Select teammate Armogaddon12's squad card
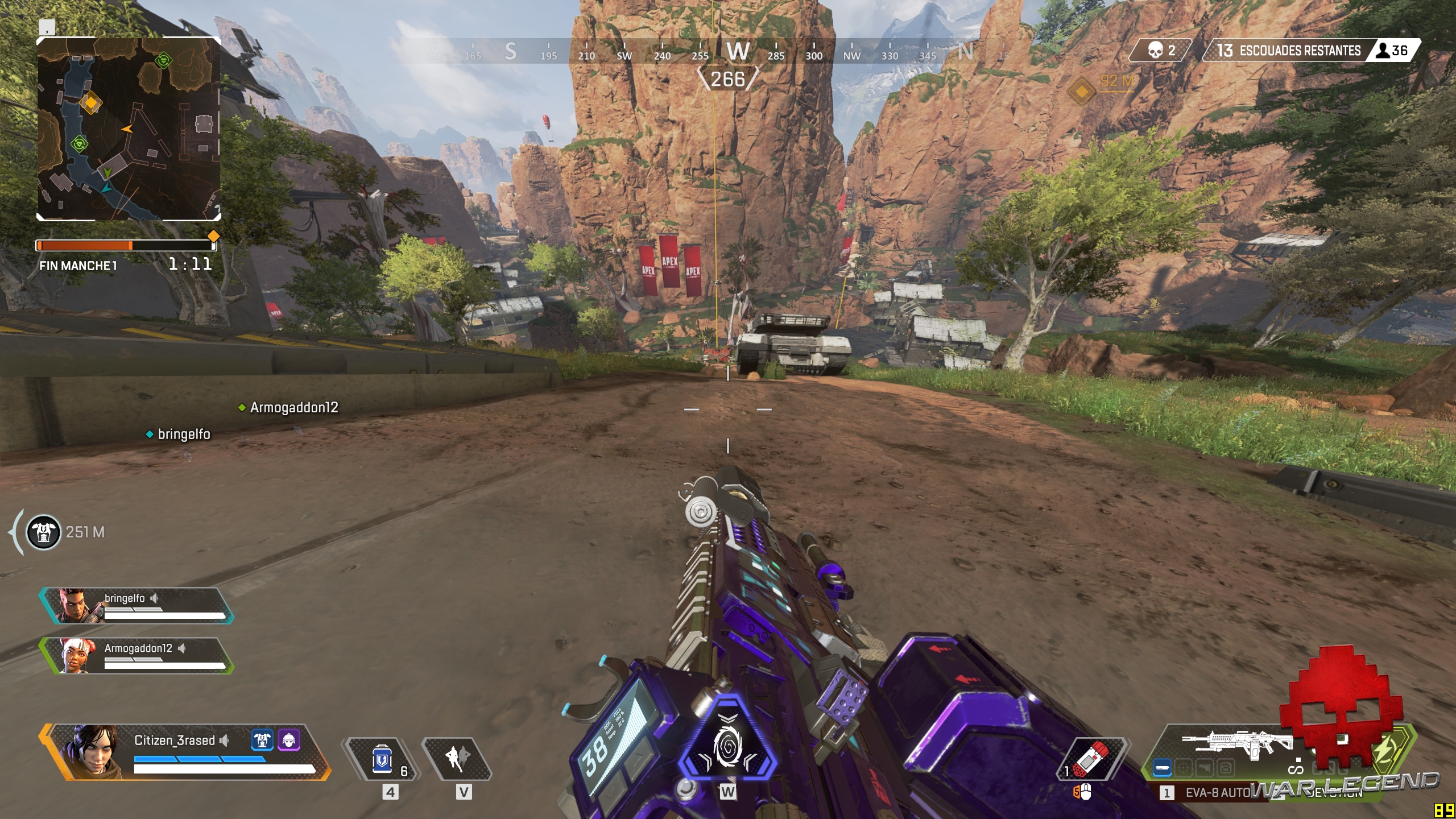Viewport: 1456px width, 819px height. [136, 655]
